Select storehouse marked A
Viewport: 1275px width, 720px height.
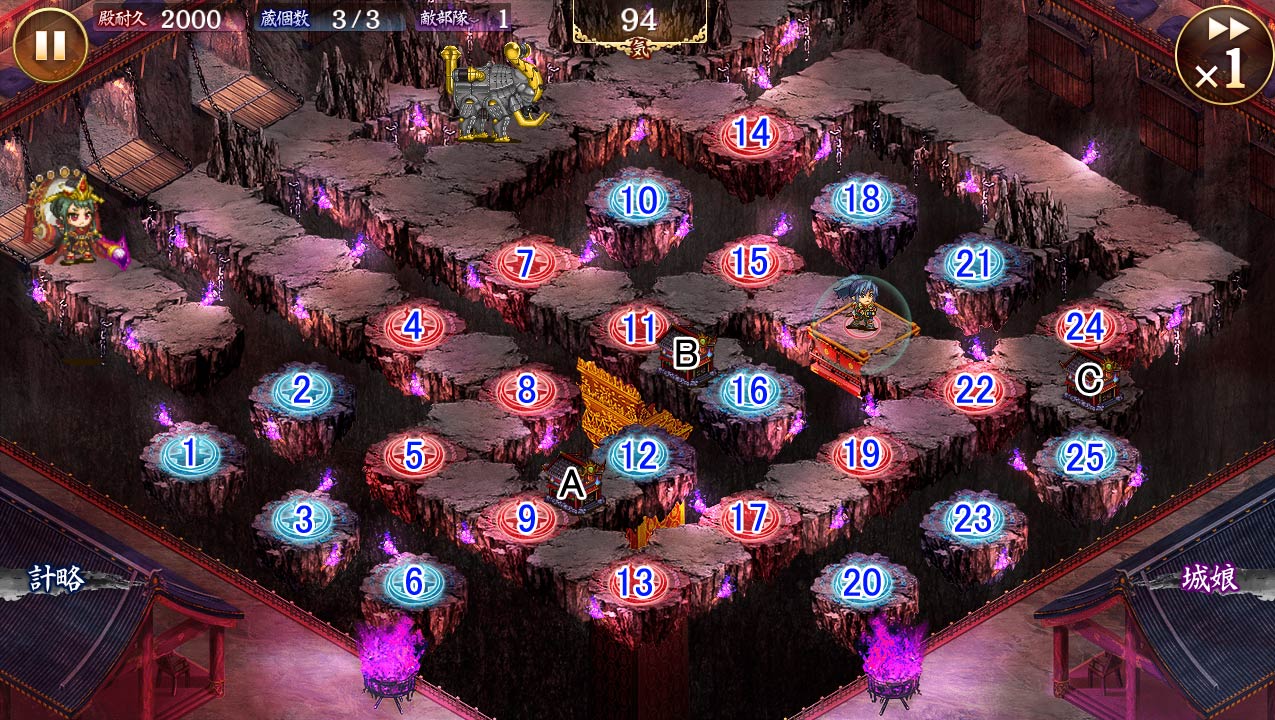point(571,485)
